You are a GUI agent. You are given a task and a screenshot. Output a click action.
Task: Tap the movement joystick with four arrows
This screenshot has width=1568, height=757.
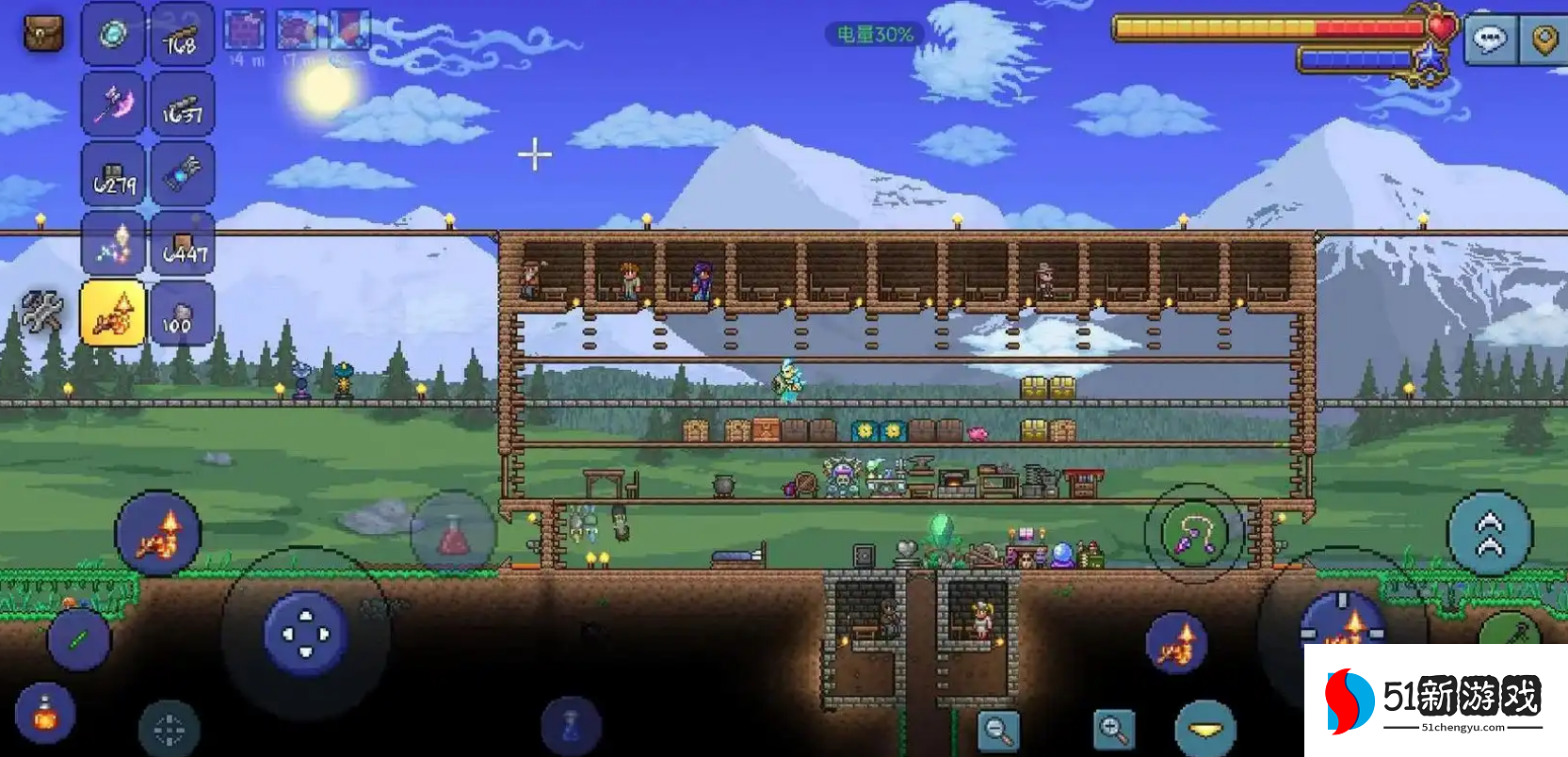[305, 634]
